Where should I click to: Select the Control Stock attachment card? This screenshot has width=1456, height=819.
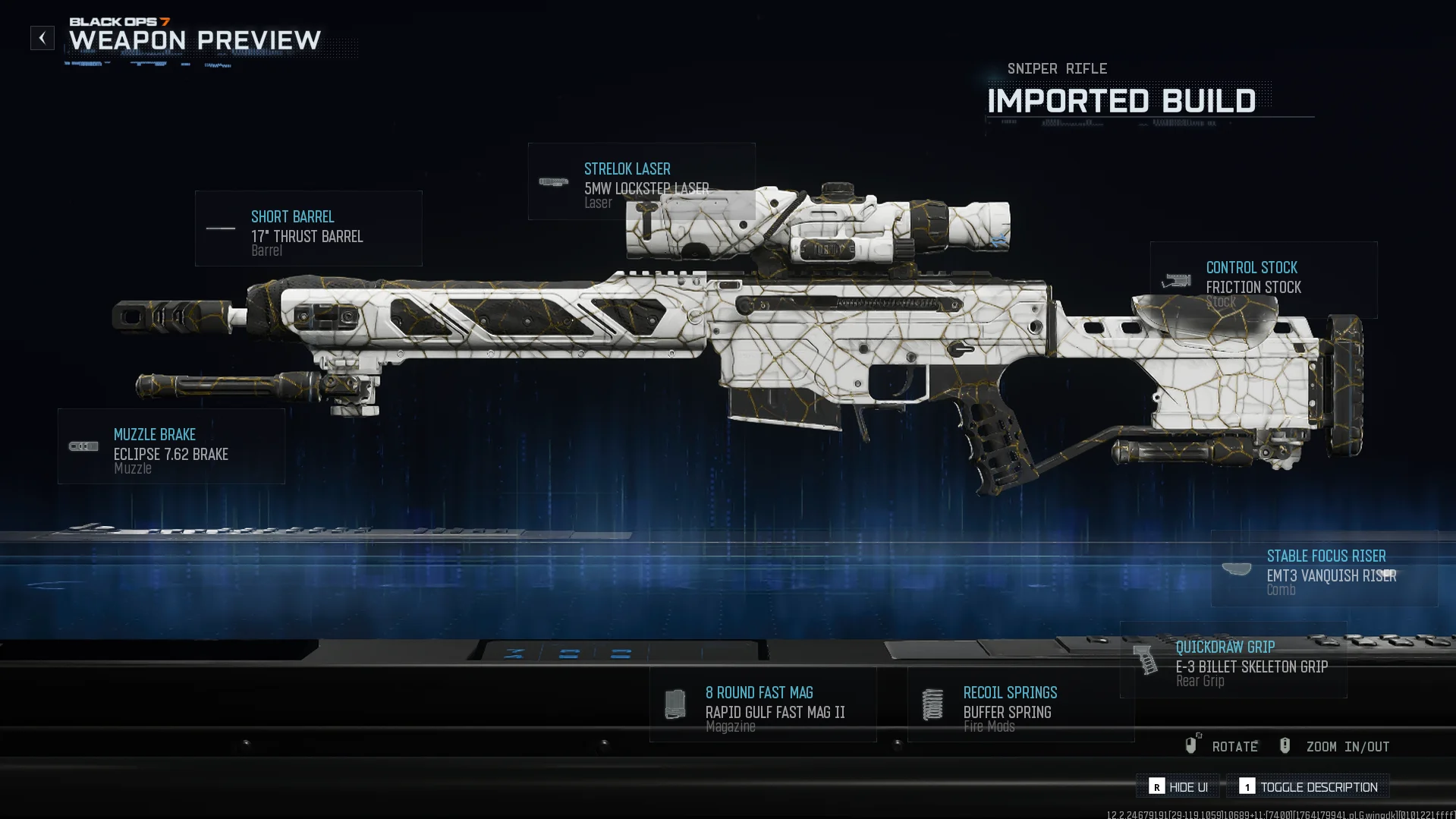pyautogui.click(x=1263, y=279)
